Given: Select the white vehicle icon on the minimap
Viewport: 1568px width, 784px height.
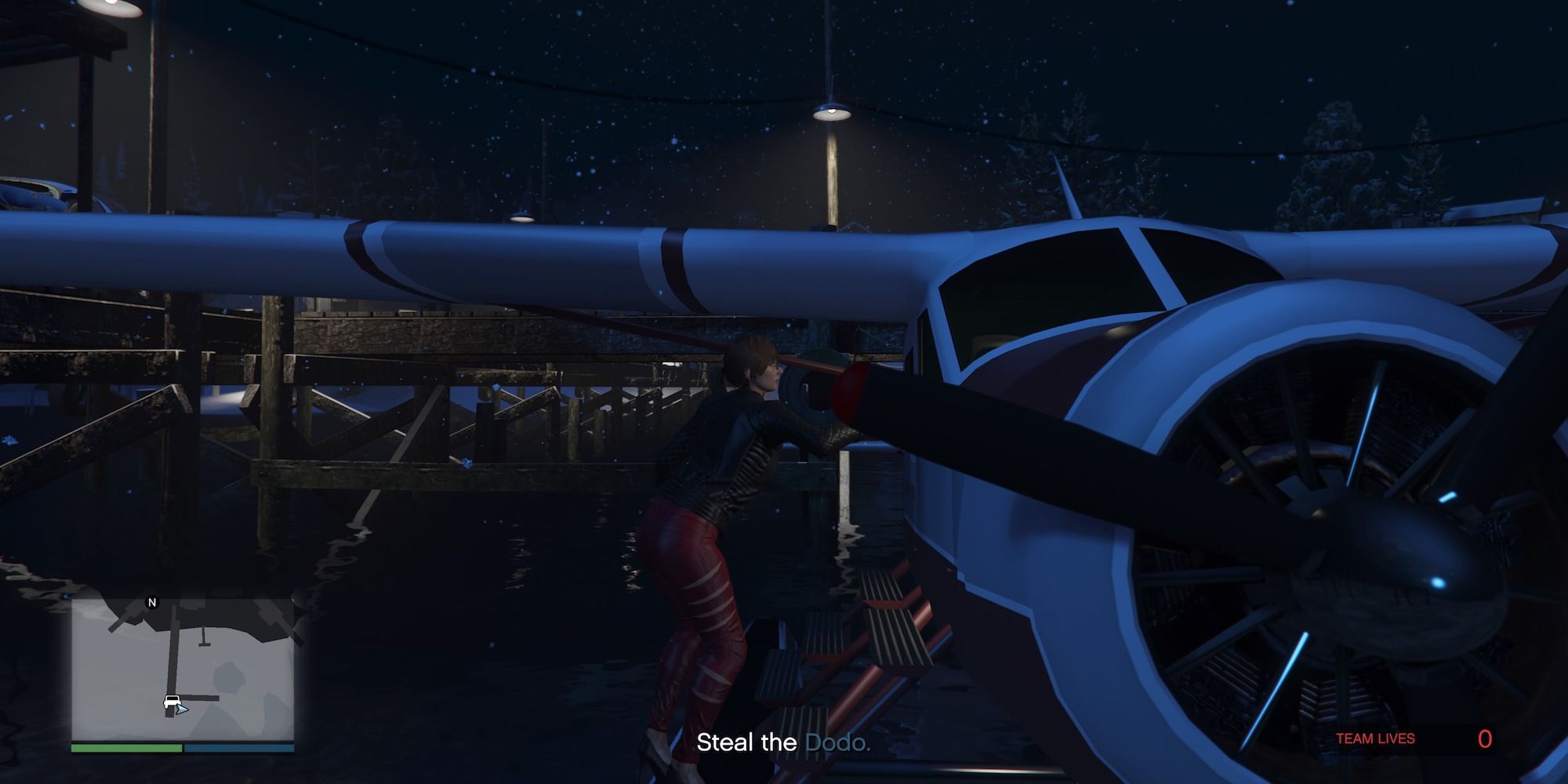Looking at the screenshot, I should click(x=172, y=700).
